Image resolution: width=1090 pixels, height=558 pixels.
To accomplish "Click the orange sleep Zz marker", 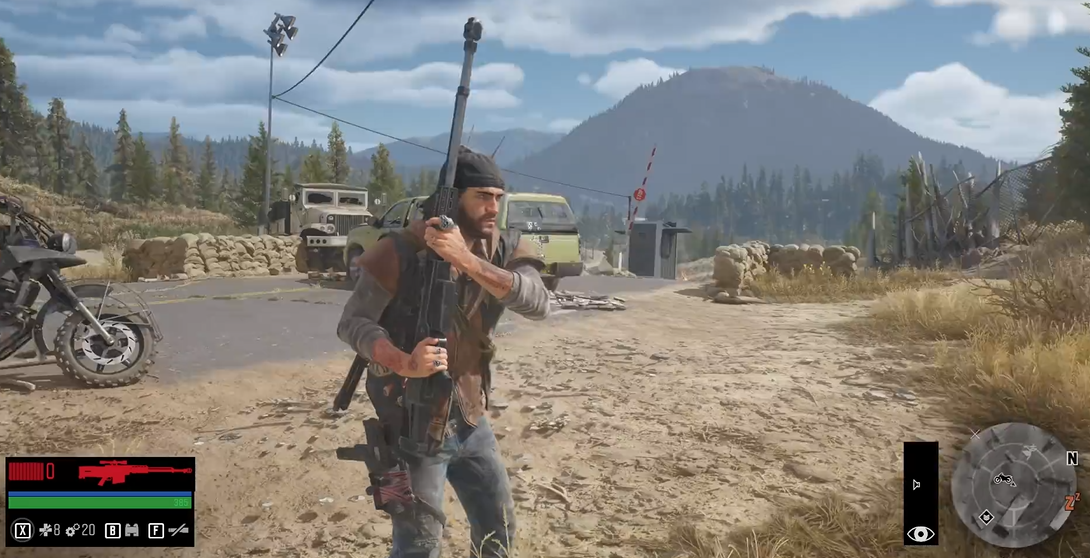I will pyautogui.click(x=1072, y=501).
